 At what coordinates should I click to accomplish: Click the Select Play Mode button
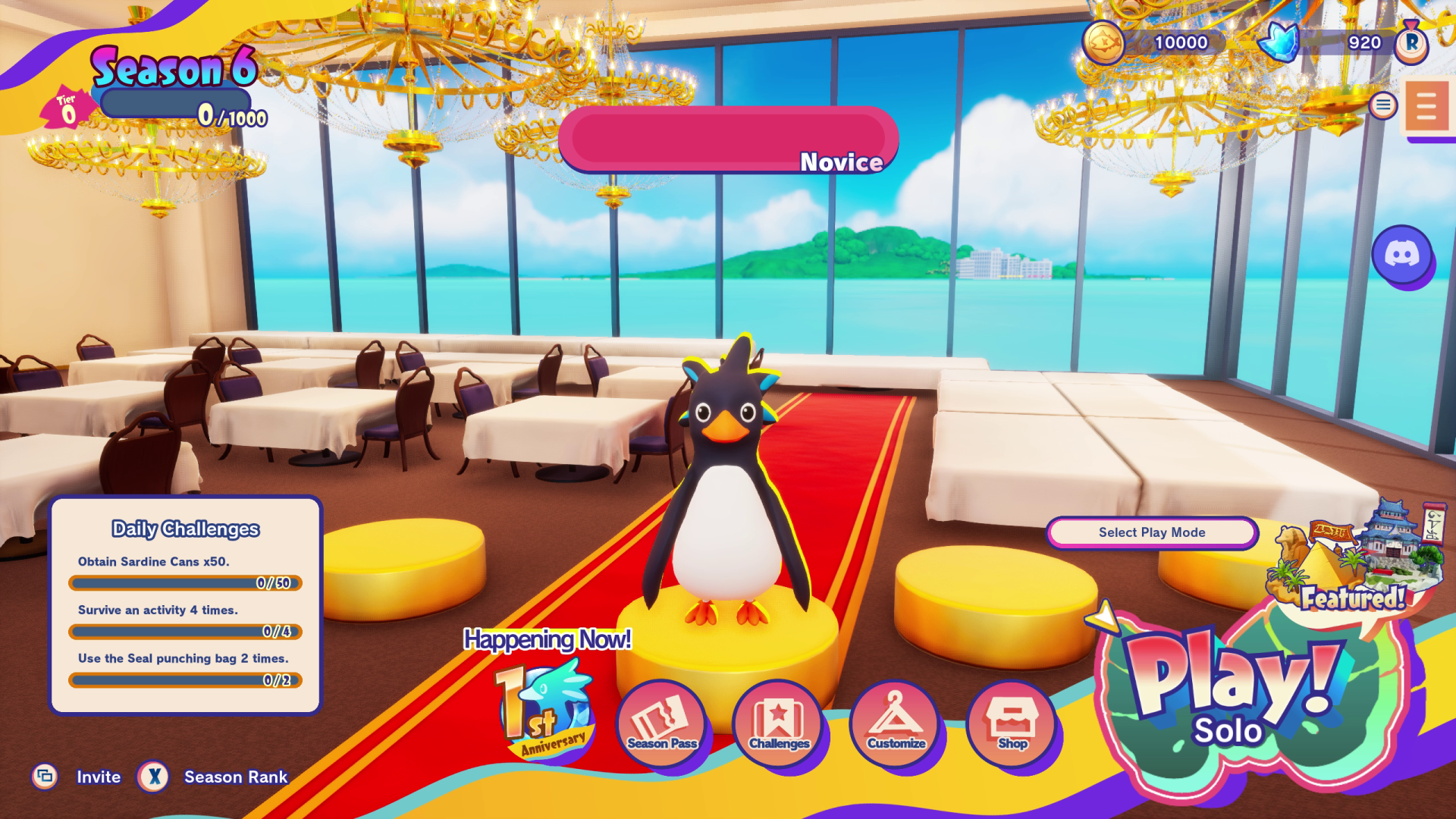1151,532
